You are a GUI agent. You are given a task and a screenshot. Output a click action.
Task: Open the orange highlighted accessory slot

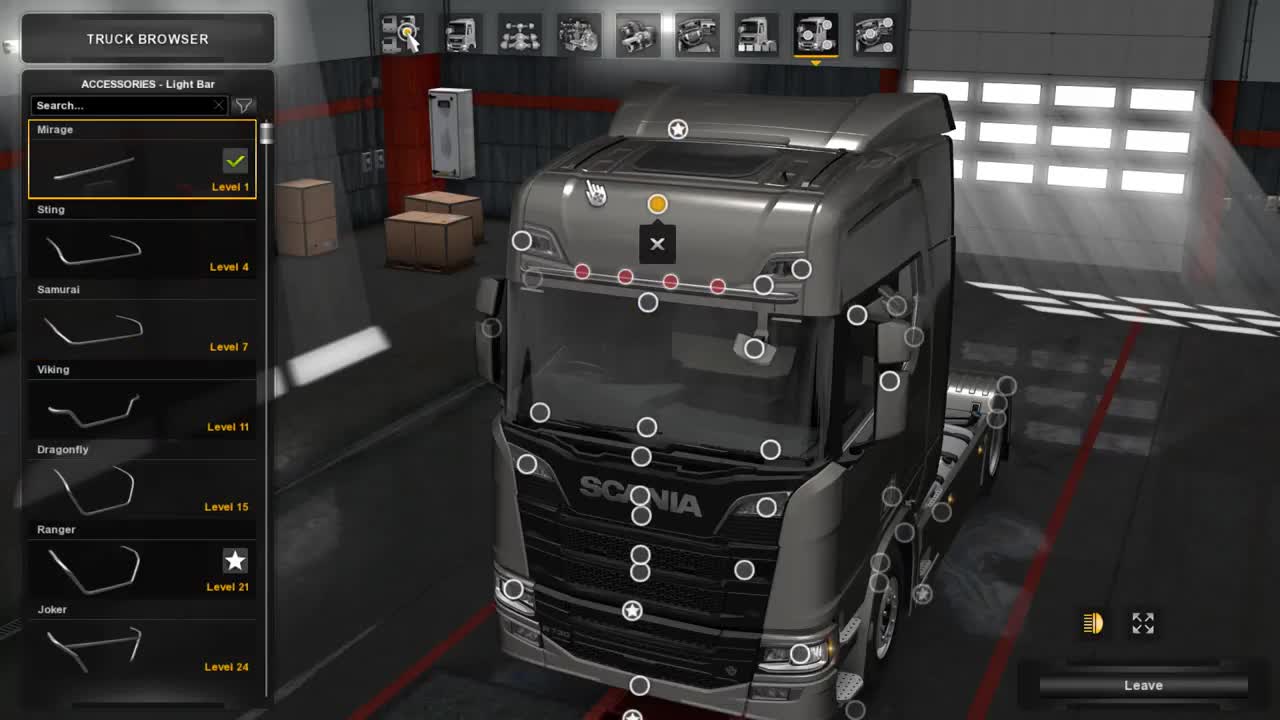[657, 203]
